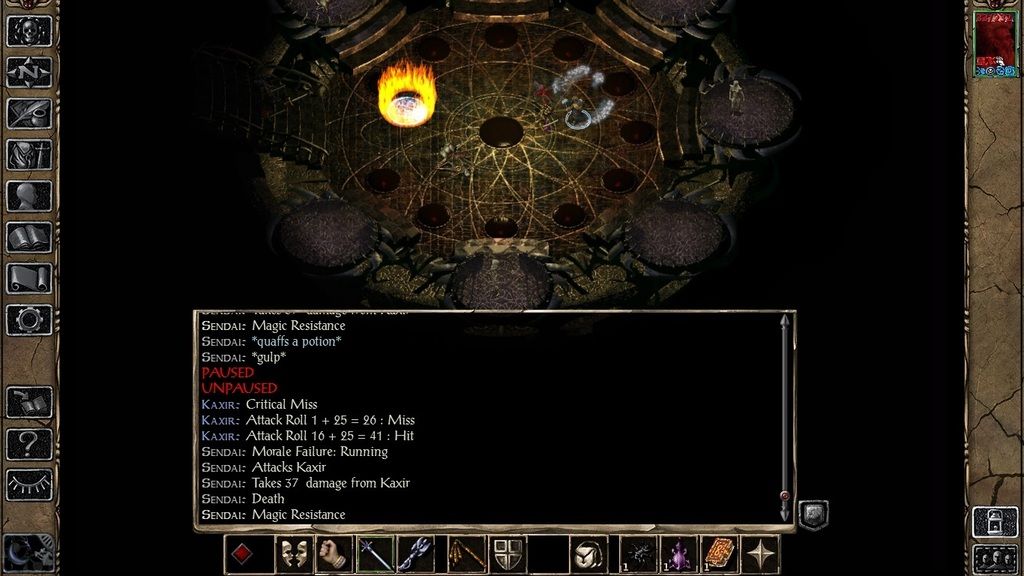The image size is (1024, 576).
Task: Open the area map with the compass icon
Action: click(29, 72)
